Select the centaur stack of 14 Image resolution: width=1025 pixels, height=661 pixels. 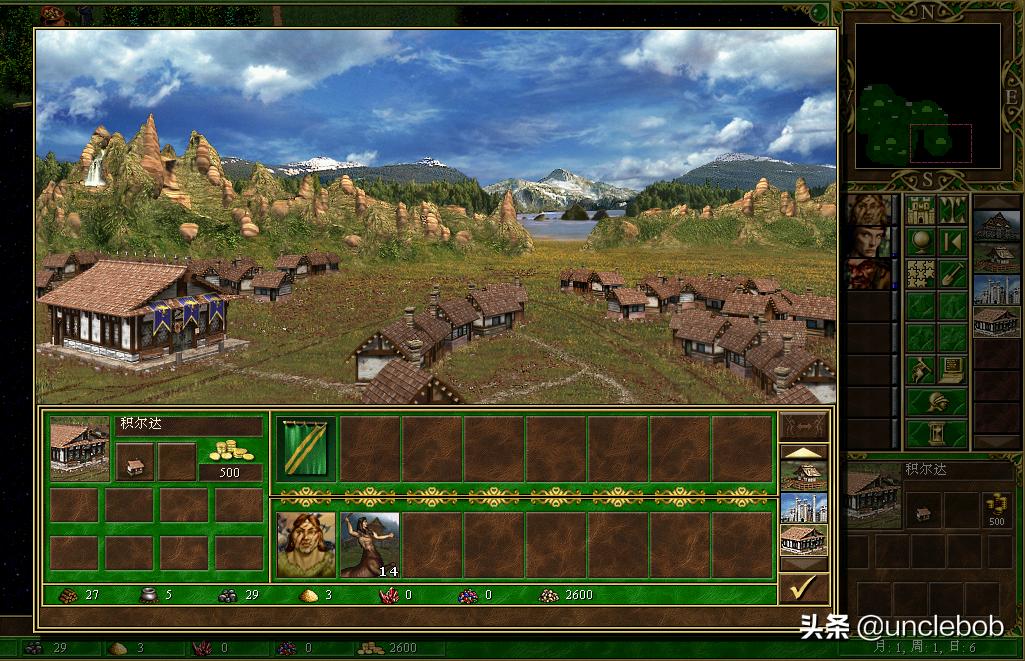370,545
